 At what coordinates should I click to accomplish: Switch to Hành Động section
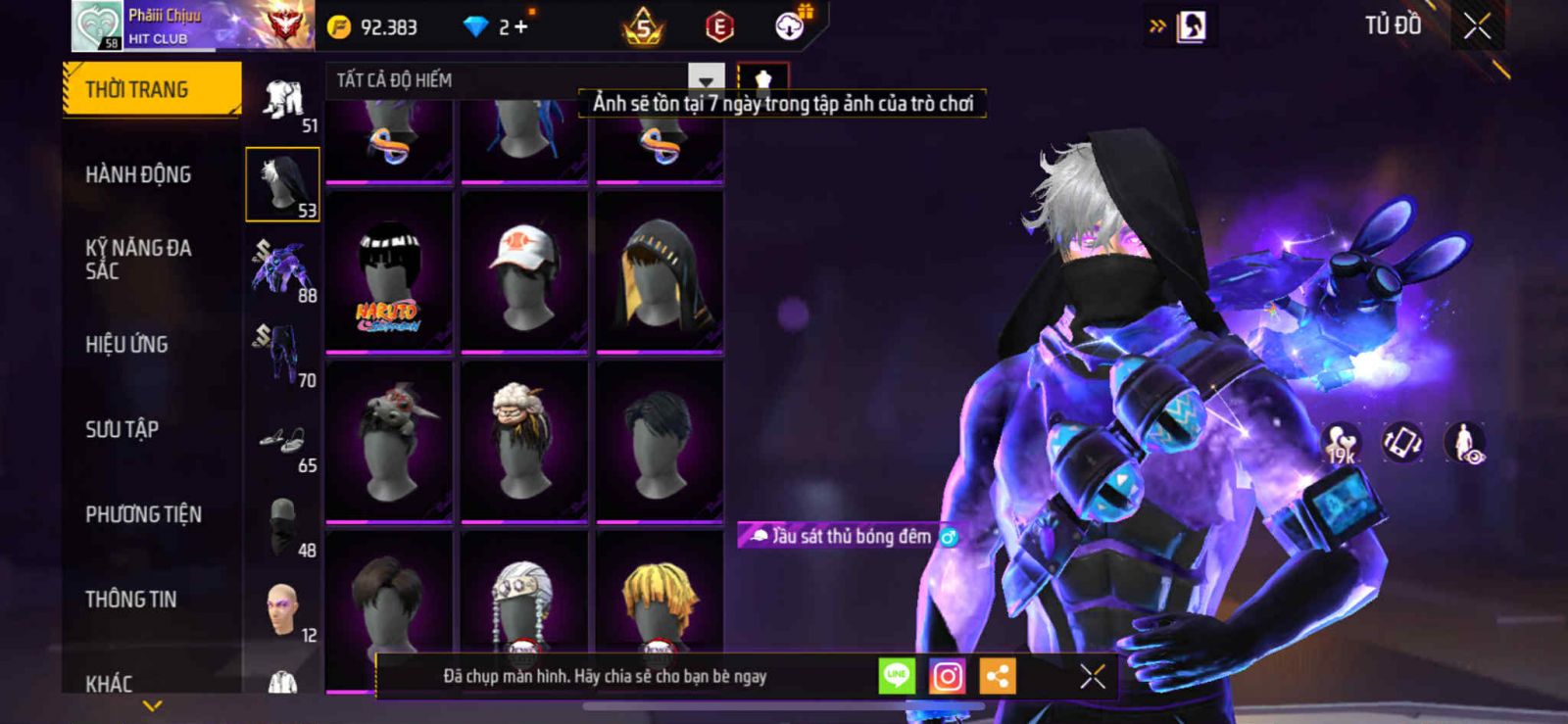[x=138, y=174]
